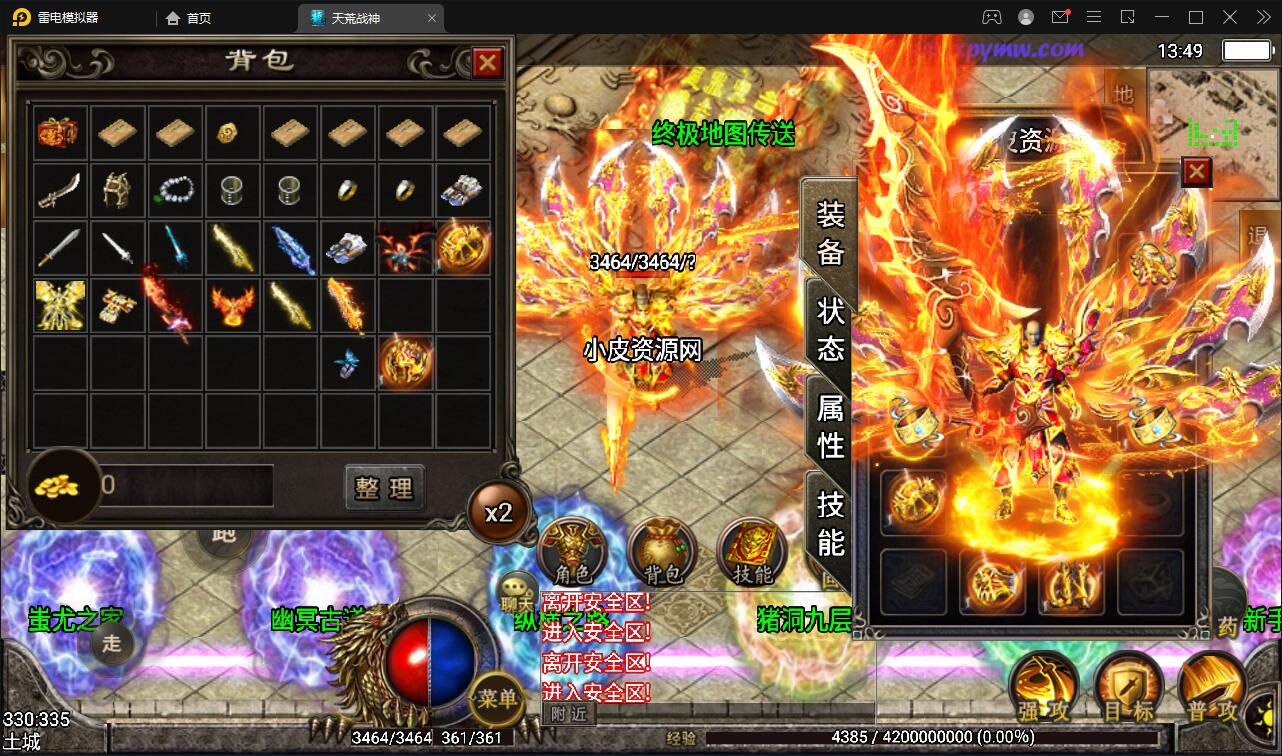Tap the 背包 bag icon at screen bottom
The width and height of the screenshot is (1282, 756).
tap(662, 550)
